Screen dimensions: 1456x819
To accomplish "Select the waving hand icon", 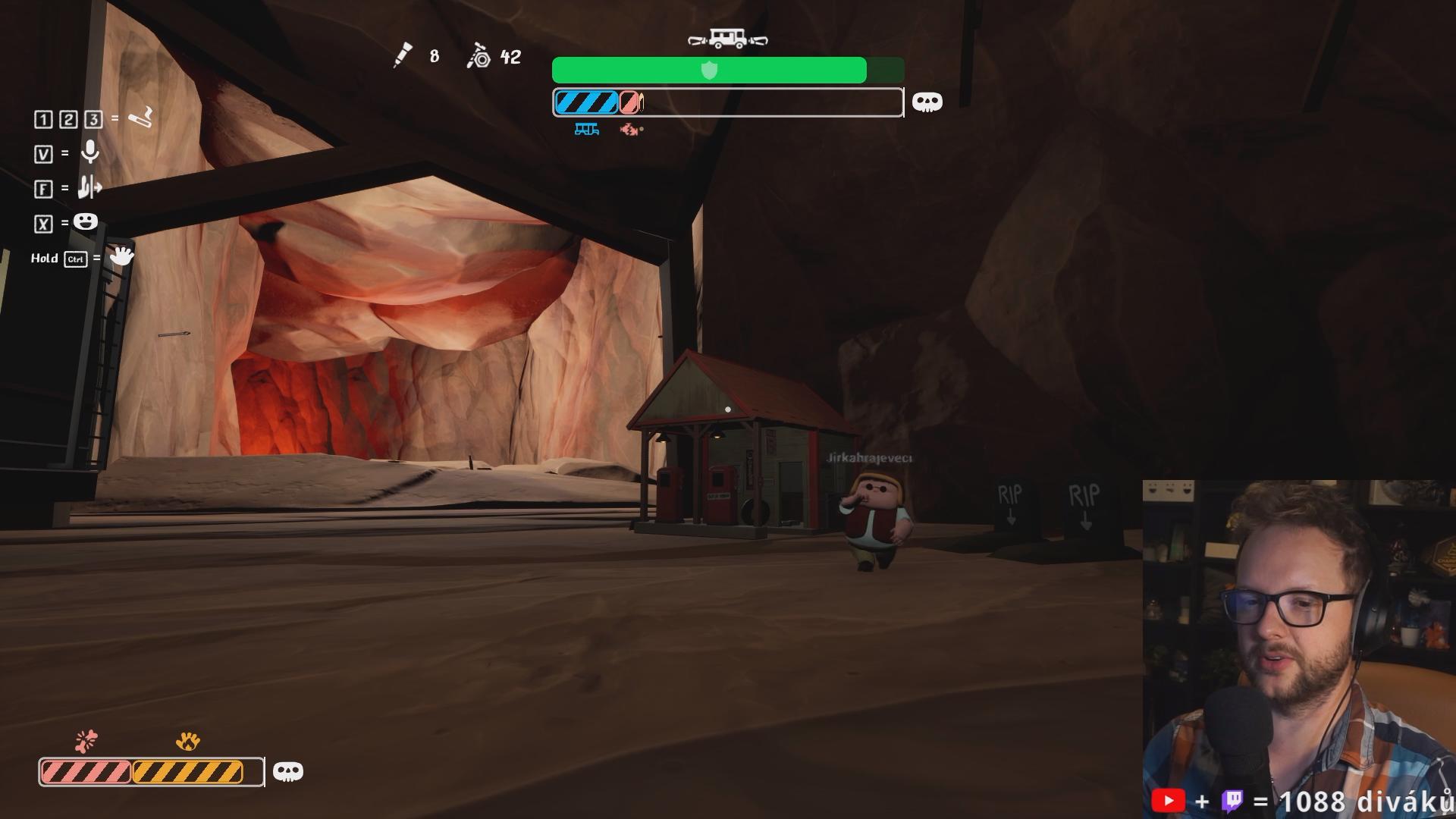I will click(x=121, y=256).
